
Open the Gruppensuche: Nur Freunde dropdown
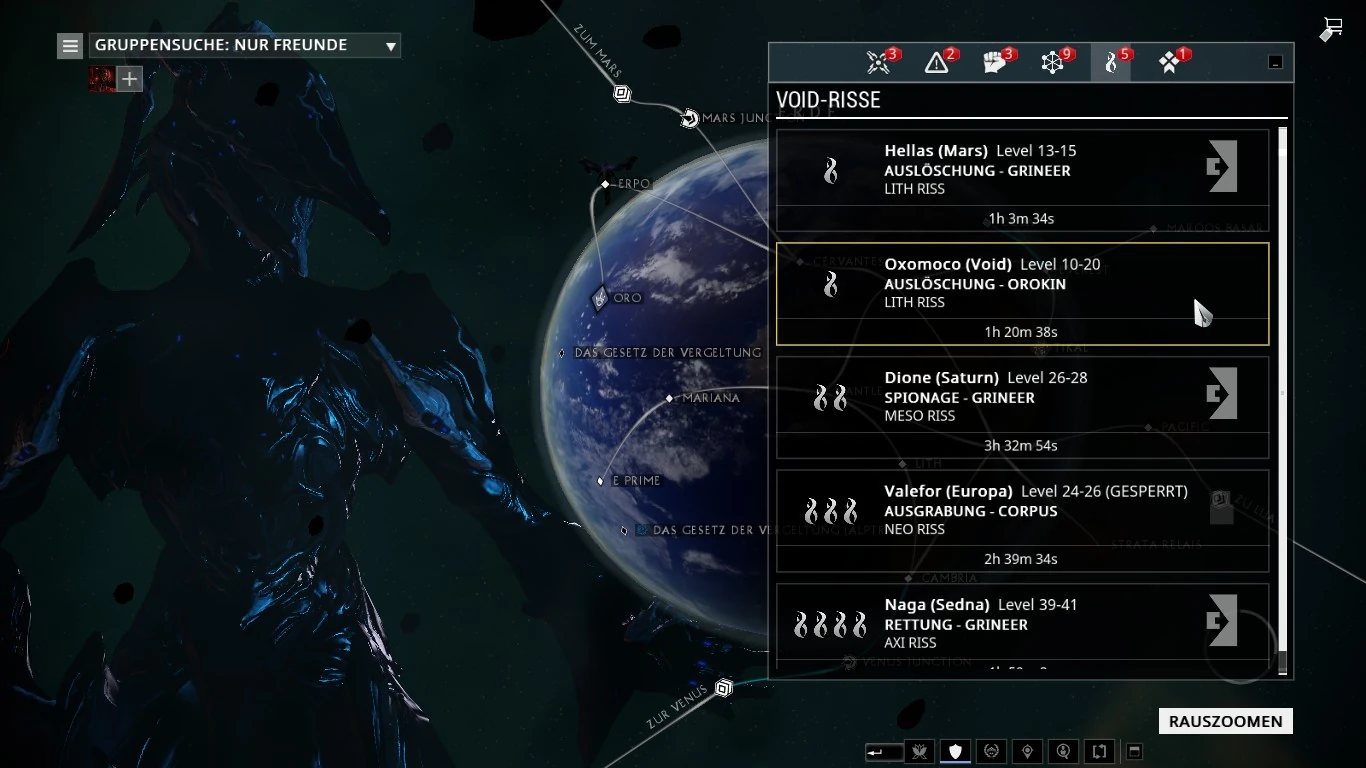point(243,45)
